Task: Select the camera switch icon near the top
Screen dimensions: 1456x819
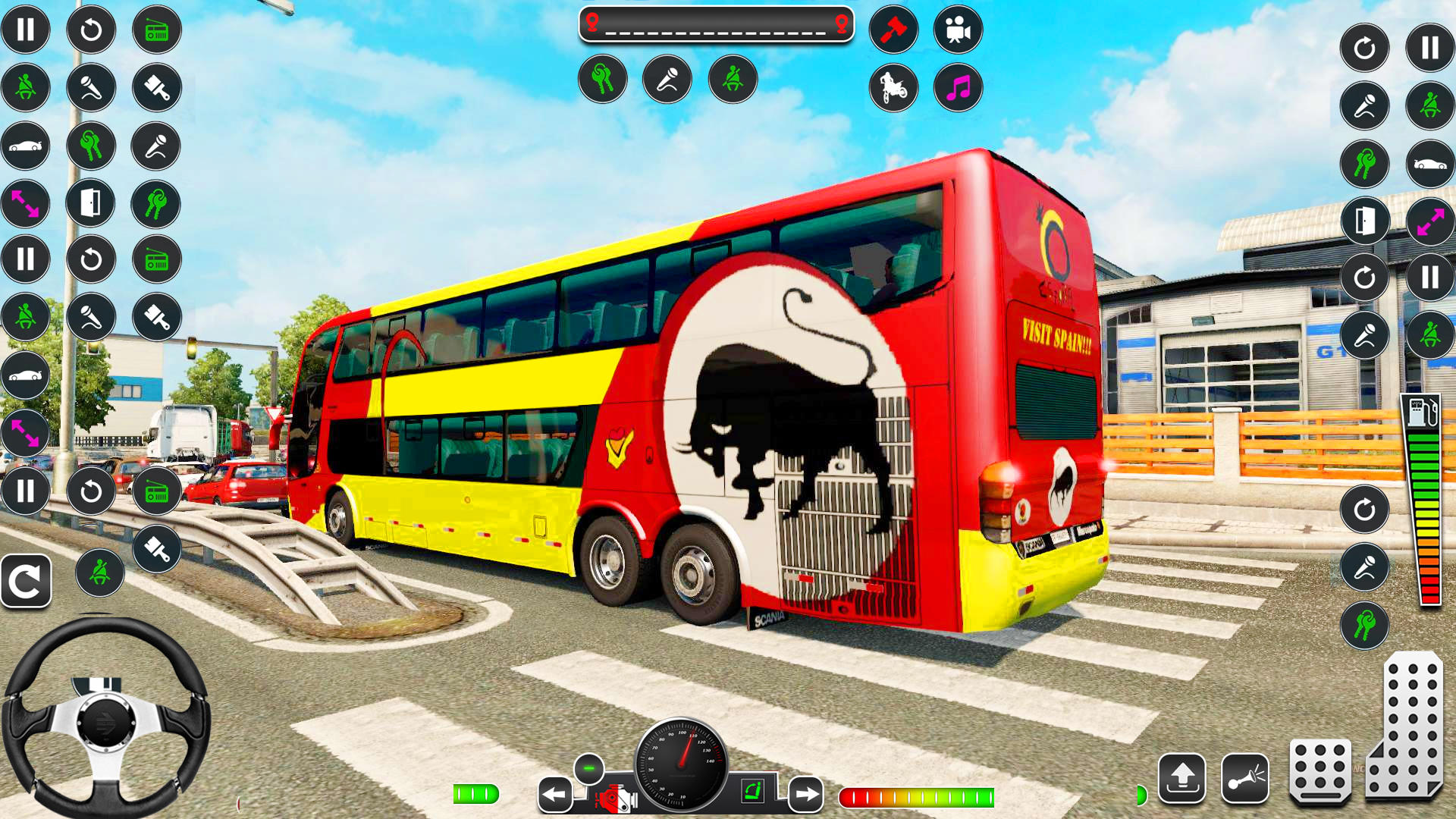Action: [x=957, y=30]
